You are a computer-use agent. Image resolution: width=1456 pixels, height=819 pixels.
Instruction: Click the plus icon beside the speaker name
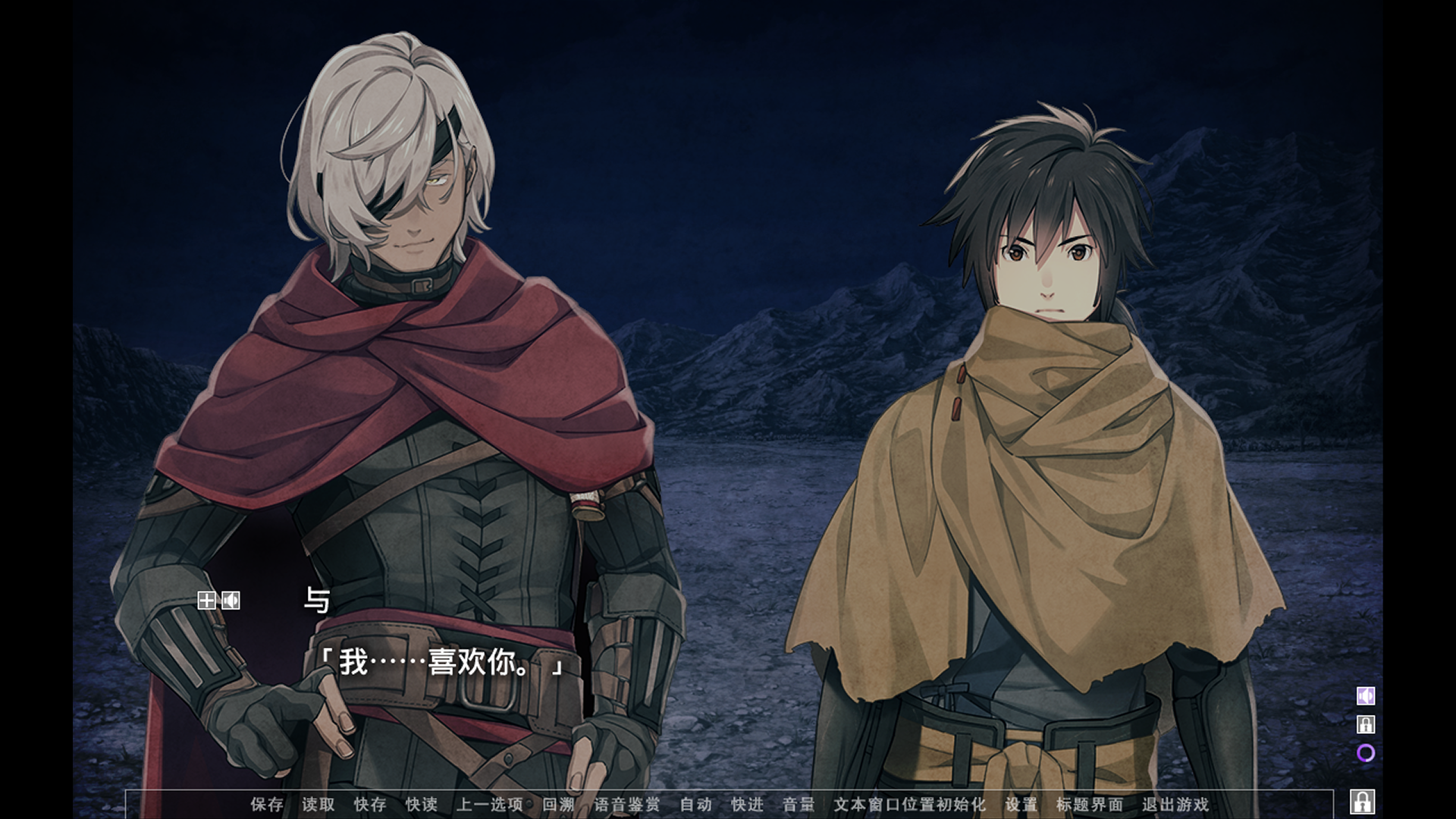coord(206,601)
